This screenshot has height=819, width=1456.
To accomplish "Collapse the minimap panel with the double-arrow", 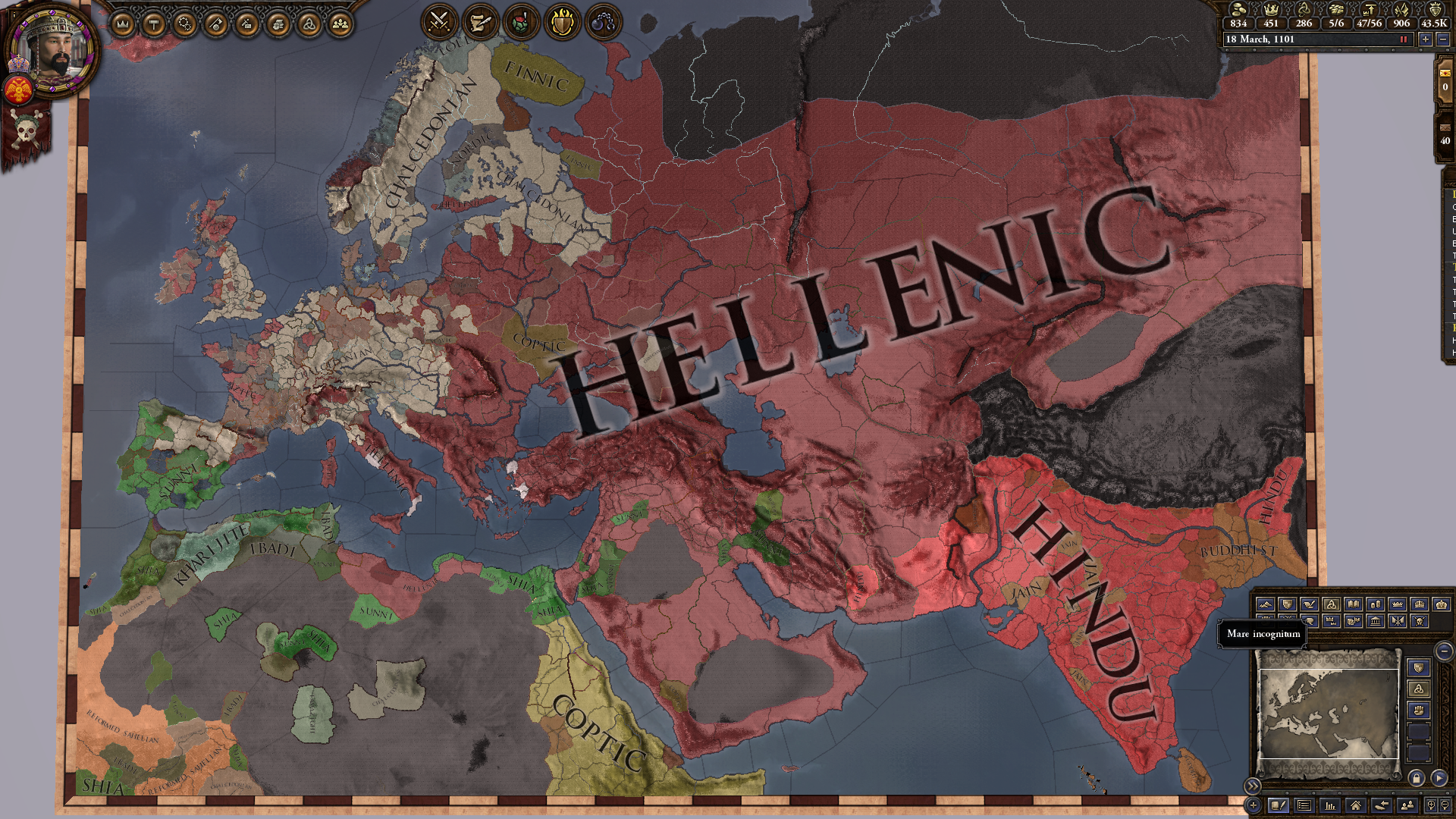I will click(x=1253, y=786).
